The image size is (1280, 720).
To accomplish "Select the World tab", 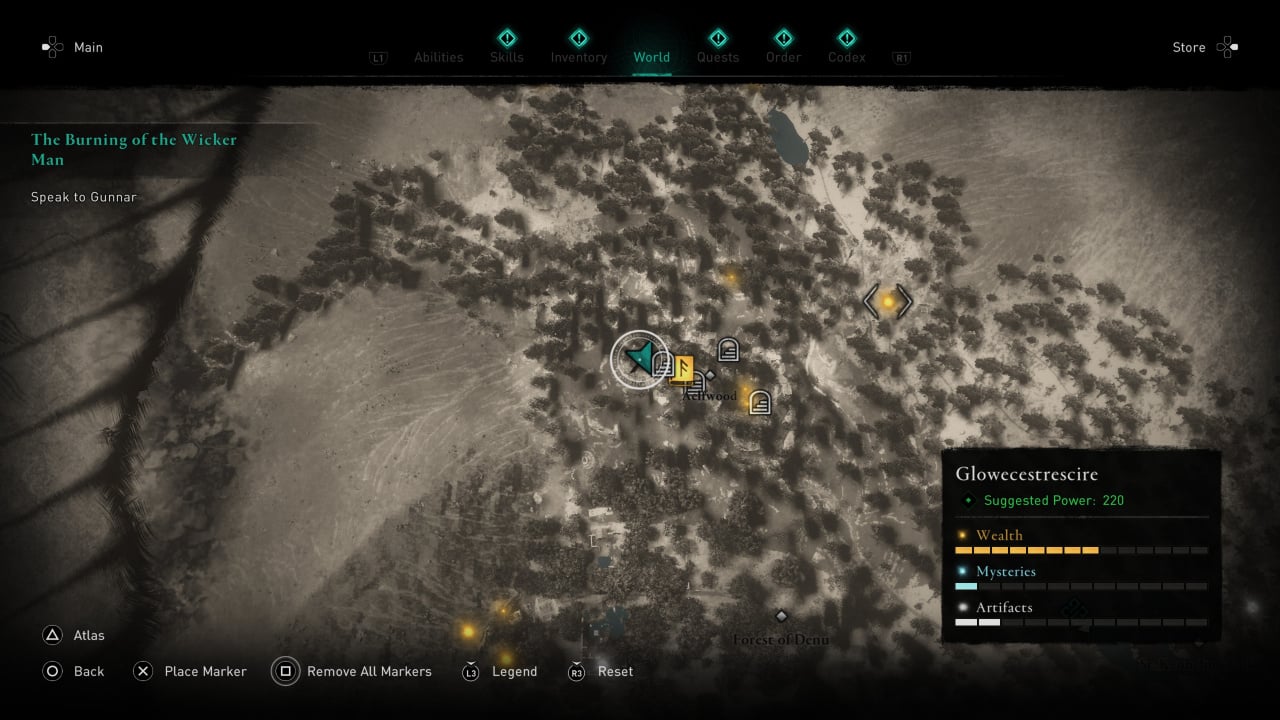I will coord(652,57).
